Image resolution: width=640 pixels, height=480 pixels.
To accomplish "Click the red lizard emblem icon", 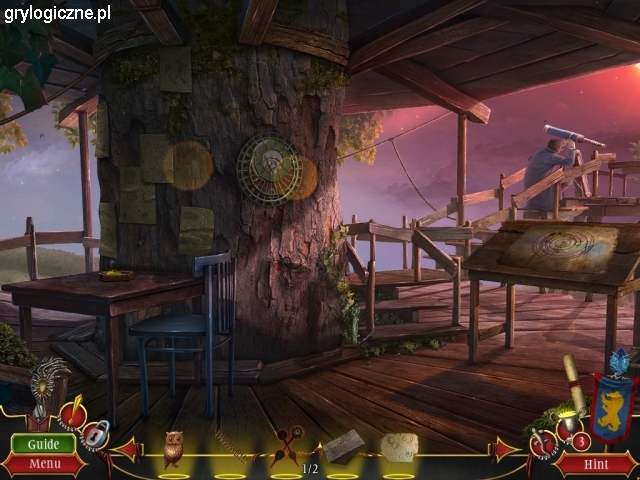I will point(543,441).
